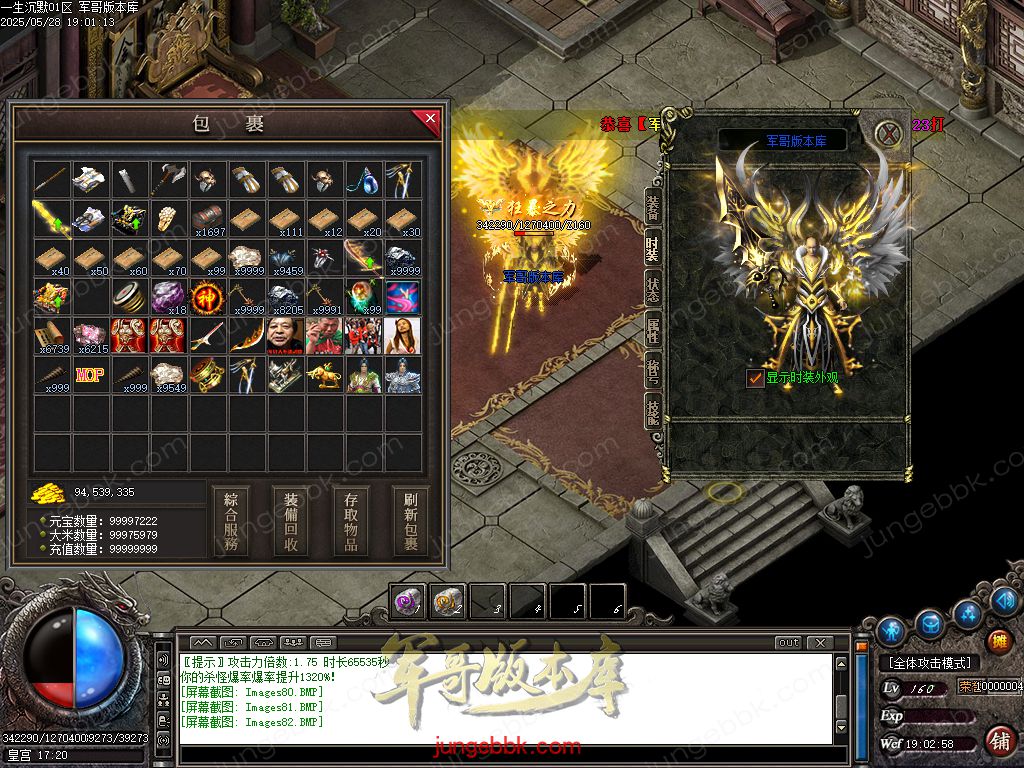Select the blue gem pendant necklace
1024x768 pixels.
pyautogui.click(x=364, y=180)
